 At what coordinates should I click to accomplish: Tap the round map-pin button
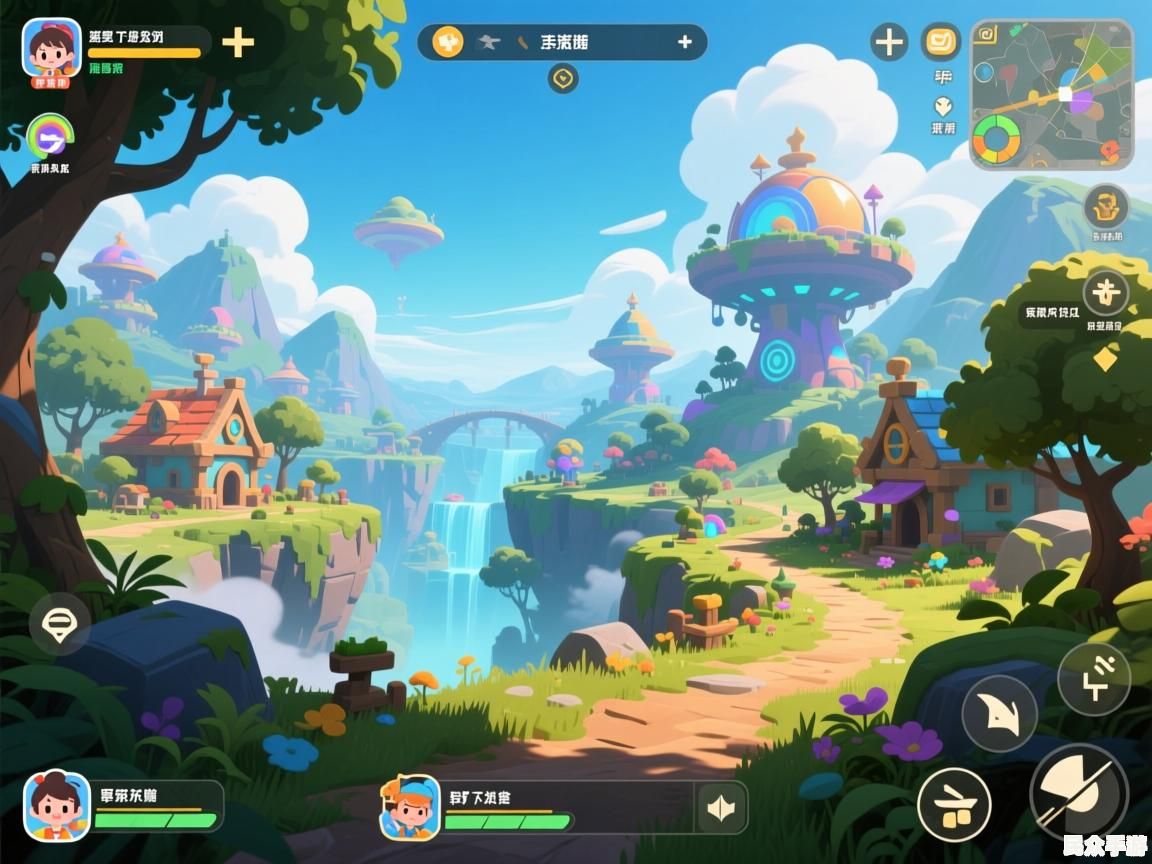(x=59, y=625)
